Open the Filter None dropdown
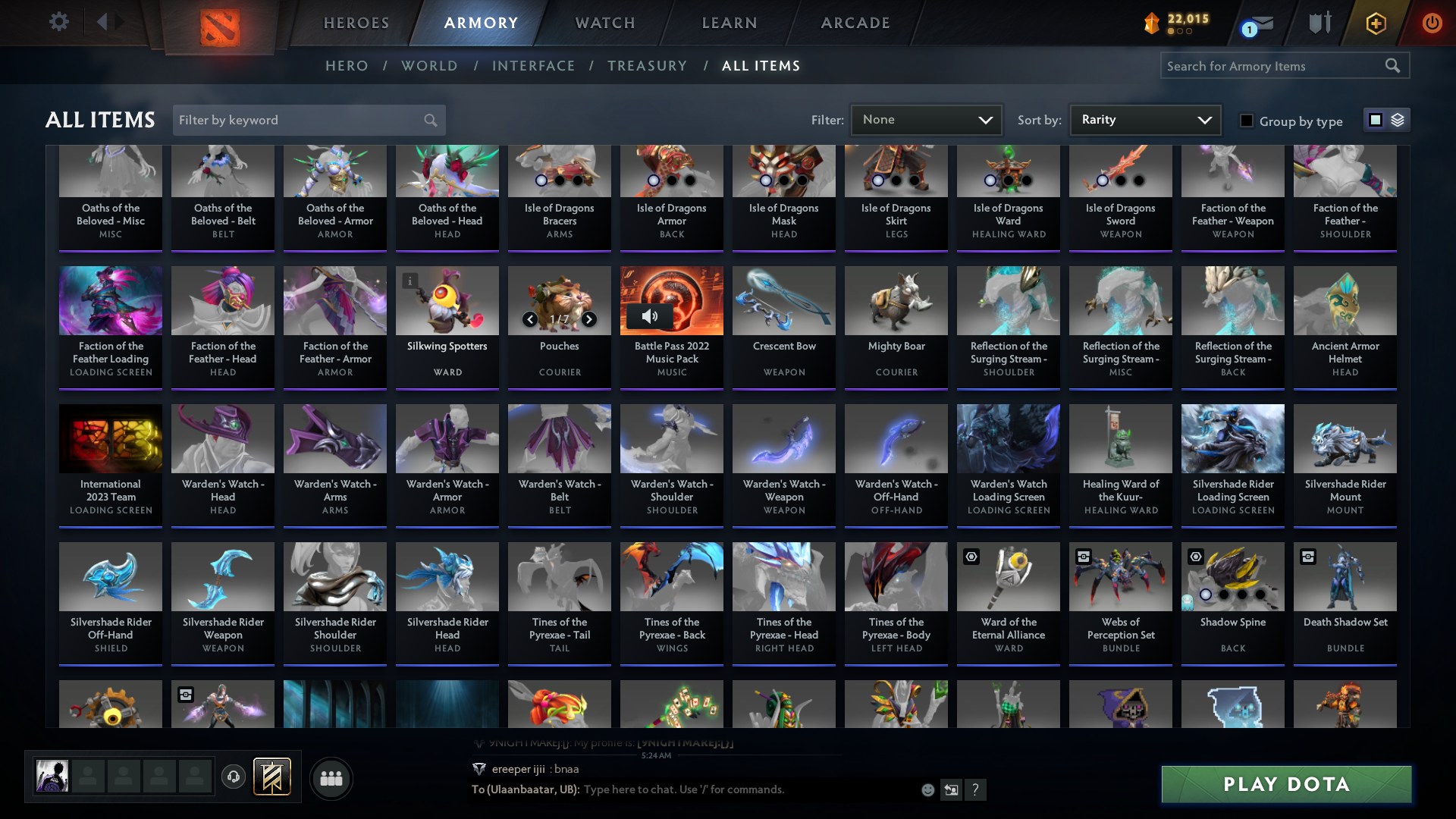This screenshot has height=819, width=1456. (x=926, y=119)
